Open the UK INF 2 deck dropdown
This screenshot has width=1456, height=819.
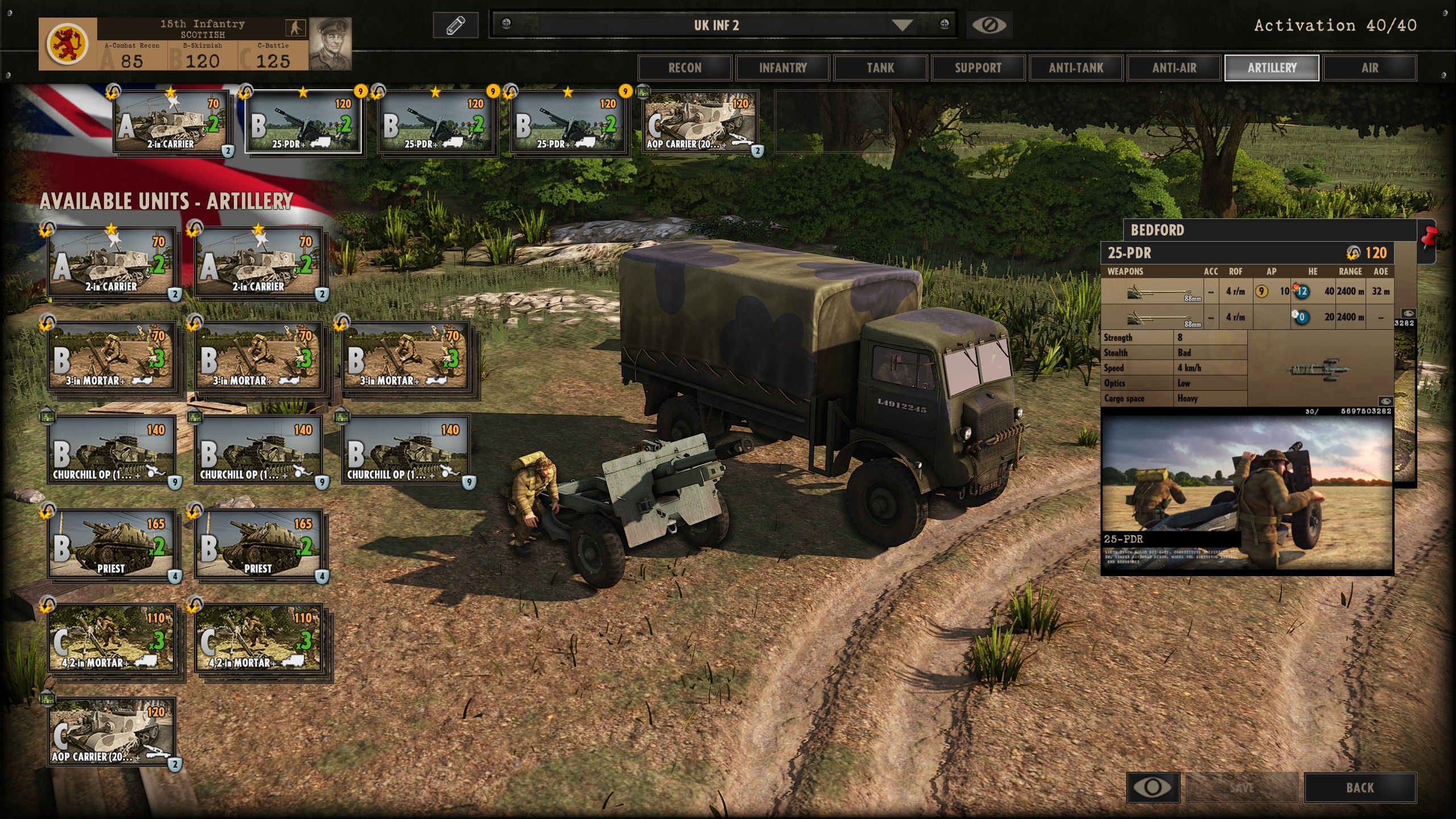[x=901, y=25]
